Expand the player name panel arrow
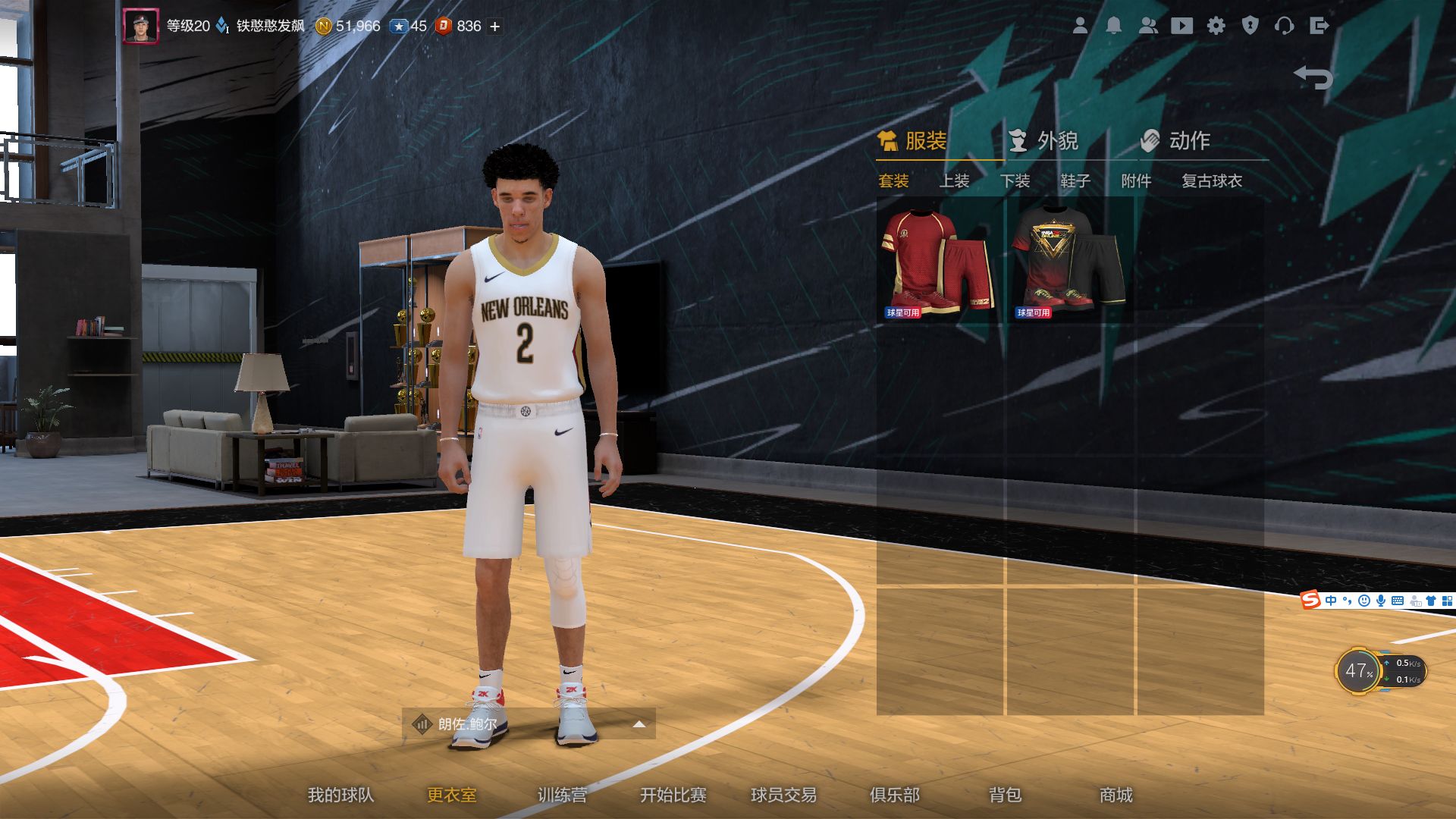This screenshot has width=1456, height=819. pyautogui.click(x=639, y=723)
